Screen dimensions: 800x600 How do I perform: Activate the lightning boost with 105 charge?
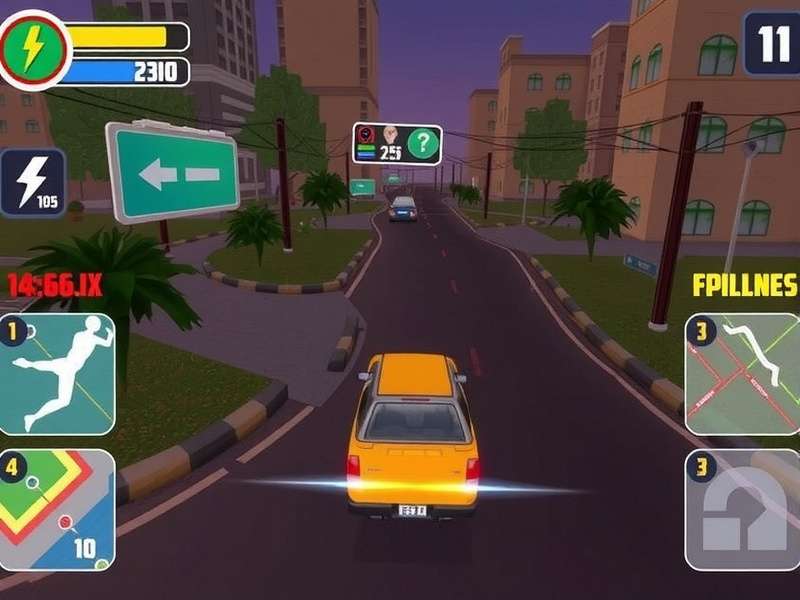pos(32,182)
